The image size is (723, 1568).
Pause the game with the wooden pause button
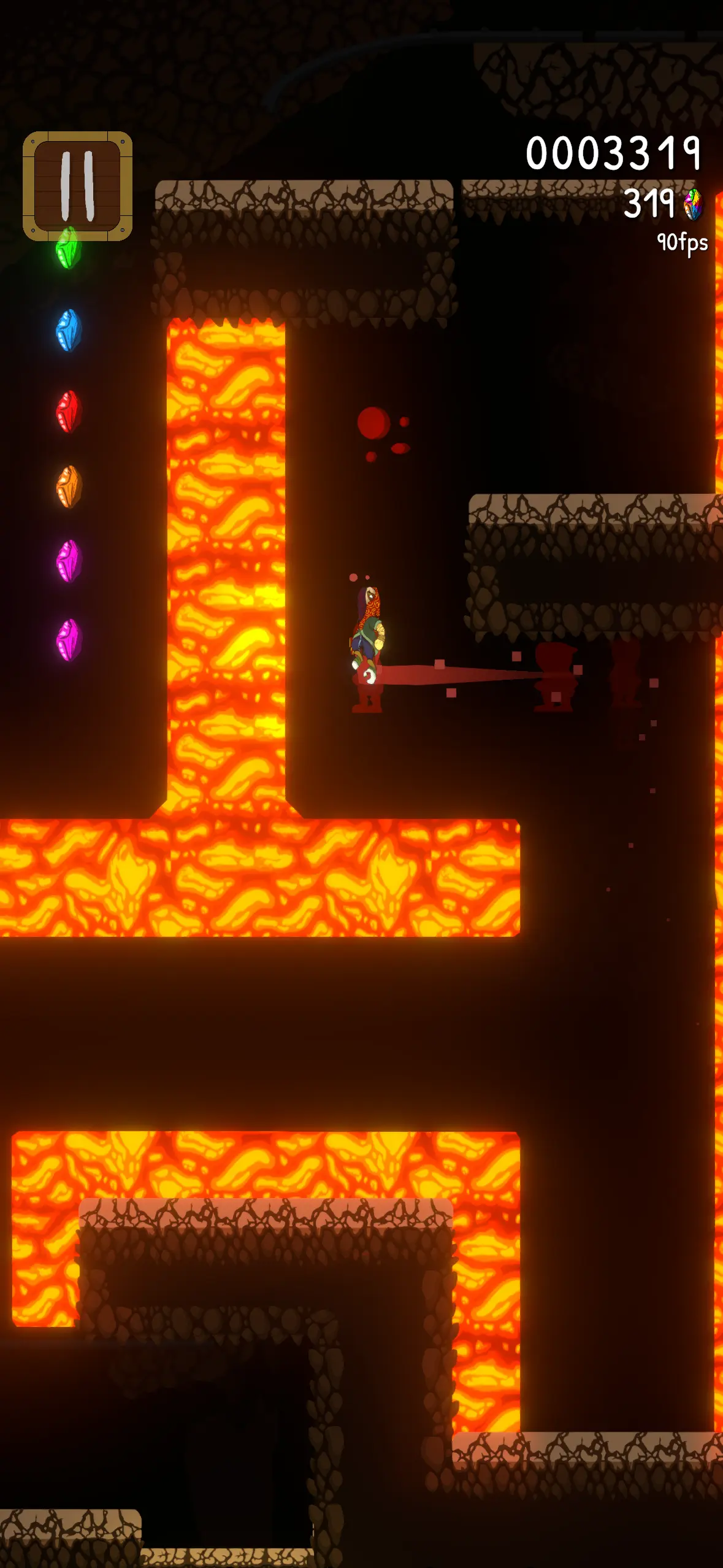coord(77,186)
